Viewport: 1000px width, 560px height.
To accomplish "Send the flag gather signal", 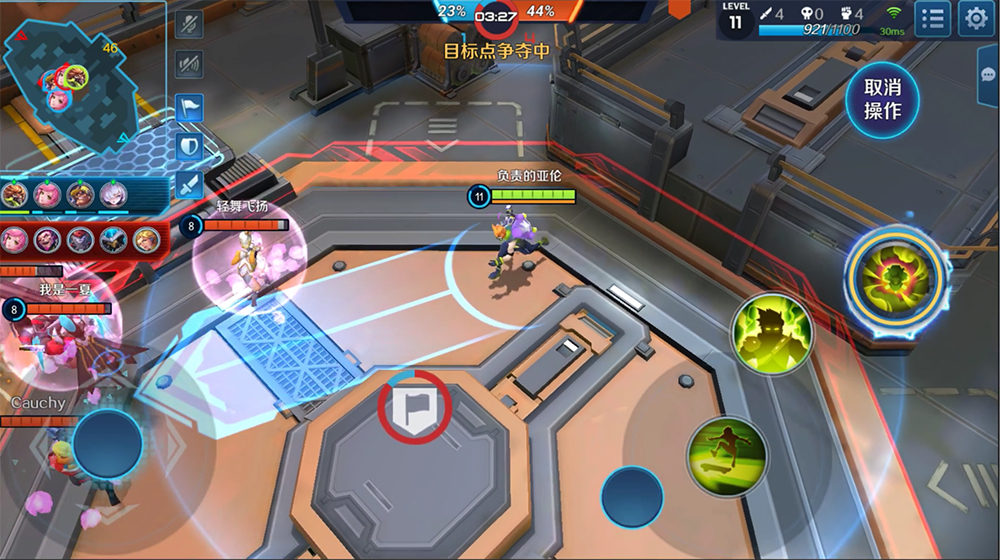I will (x=189, y=106).
